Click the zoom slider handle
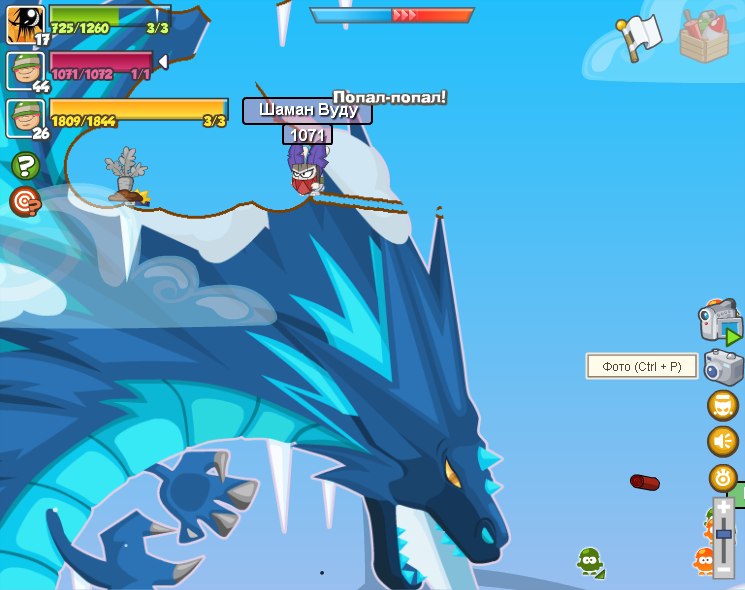745x590 pixels. (724, 535)
